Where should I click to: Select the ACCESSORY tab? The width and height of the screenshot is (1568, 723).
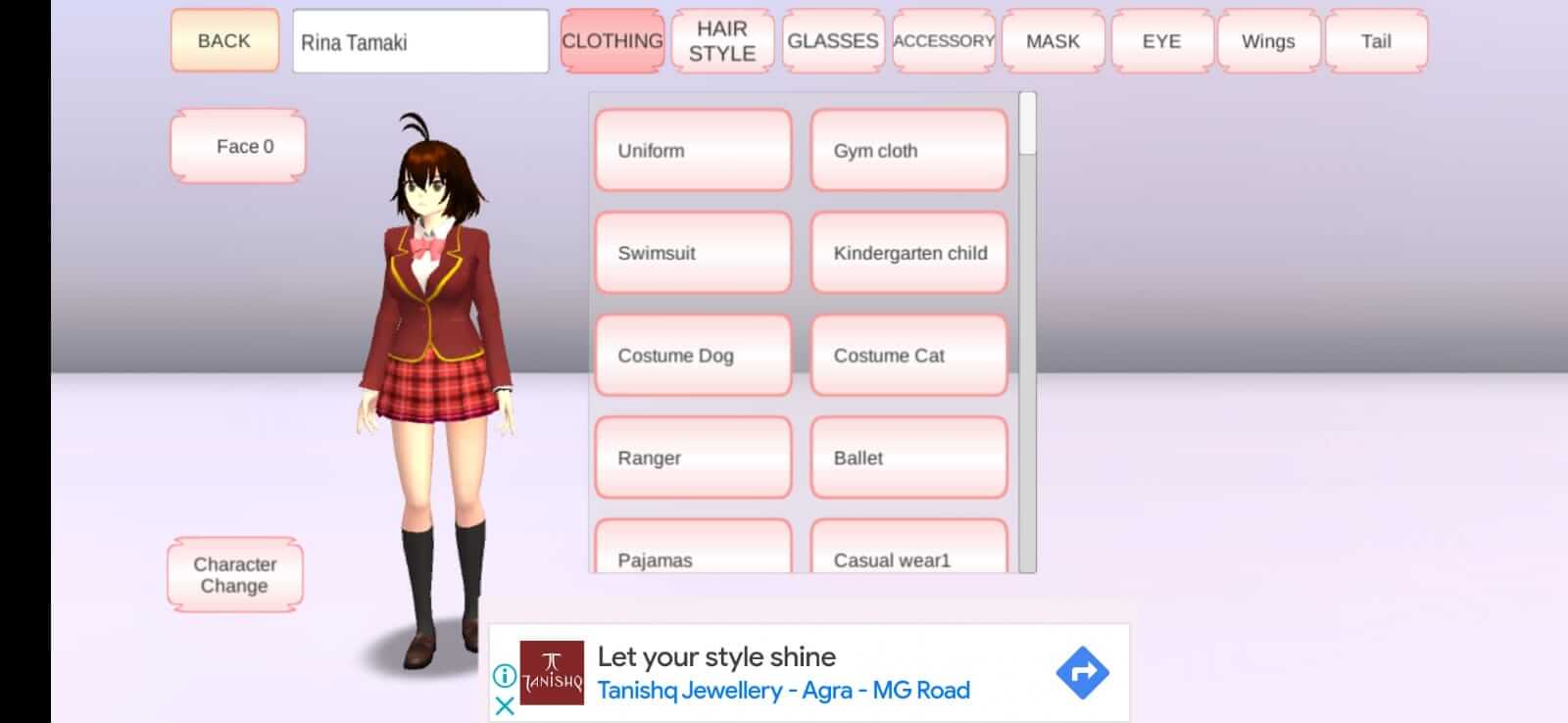tap(942, 40)
